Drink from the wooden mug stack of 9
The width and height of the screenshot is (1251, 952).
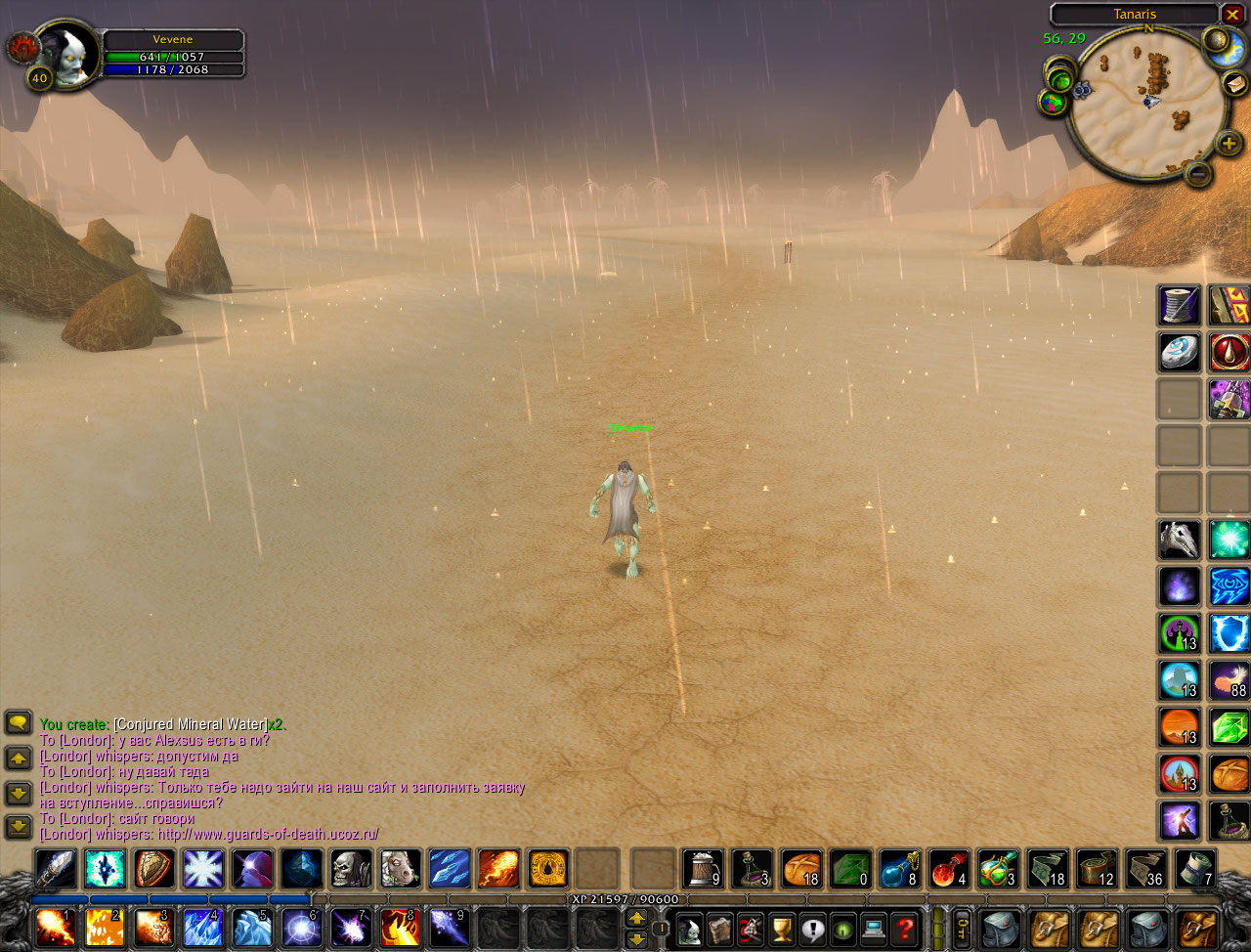702,868
